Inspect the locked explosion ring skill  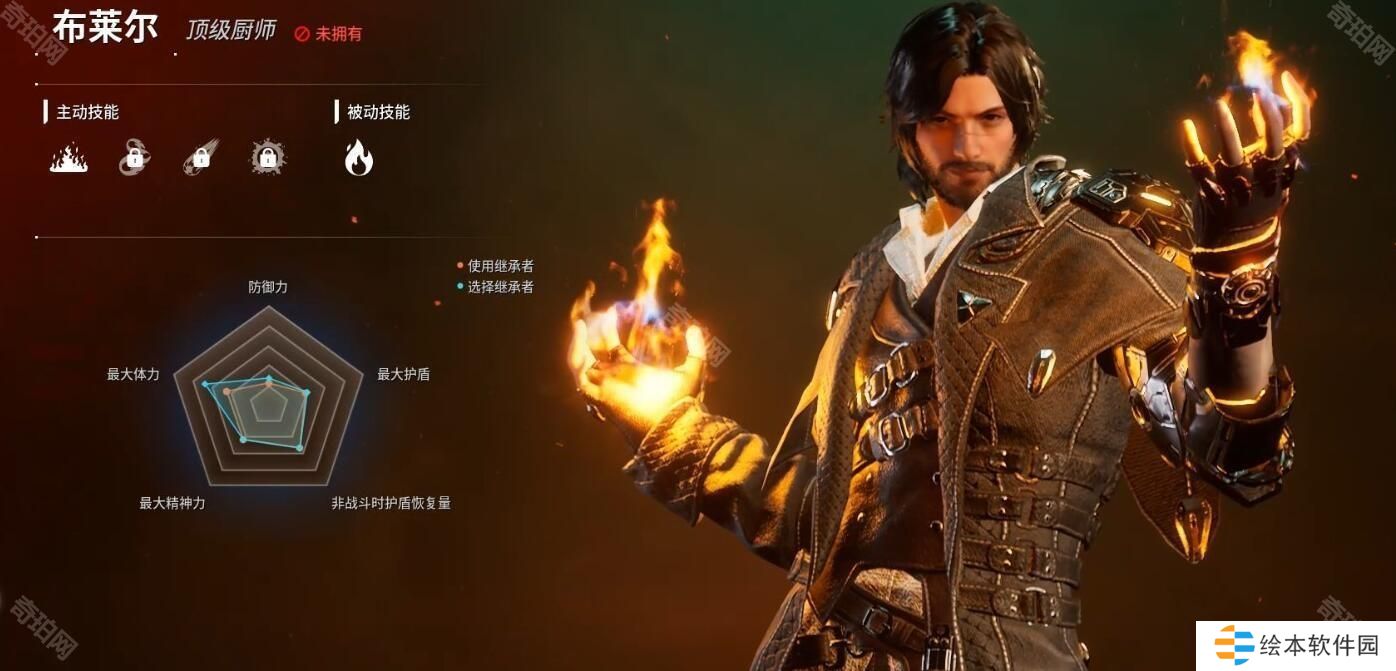[x=267, y=157]
